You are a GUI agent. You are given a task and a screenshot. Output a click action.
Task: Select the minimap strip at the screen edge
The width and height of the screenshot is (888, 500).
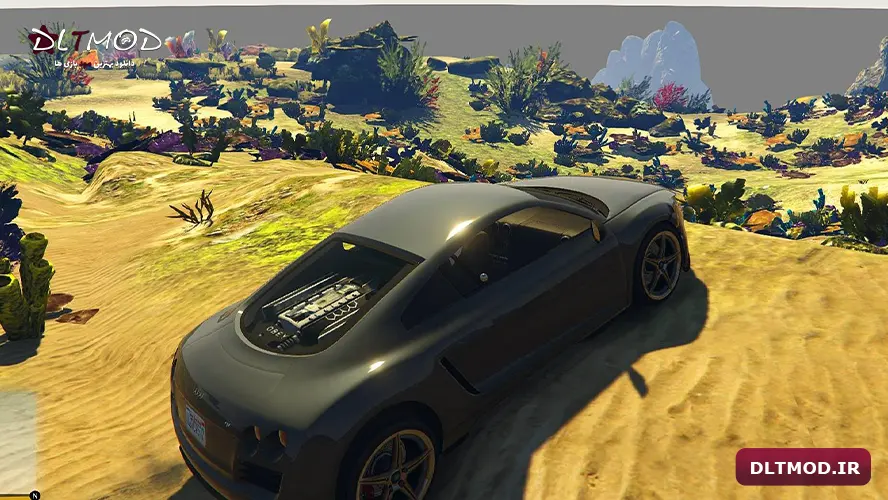point(17,441)
